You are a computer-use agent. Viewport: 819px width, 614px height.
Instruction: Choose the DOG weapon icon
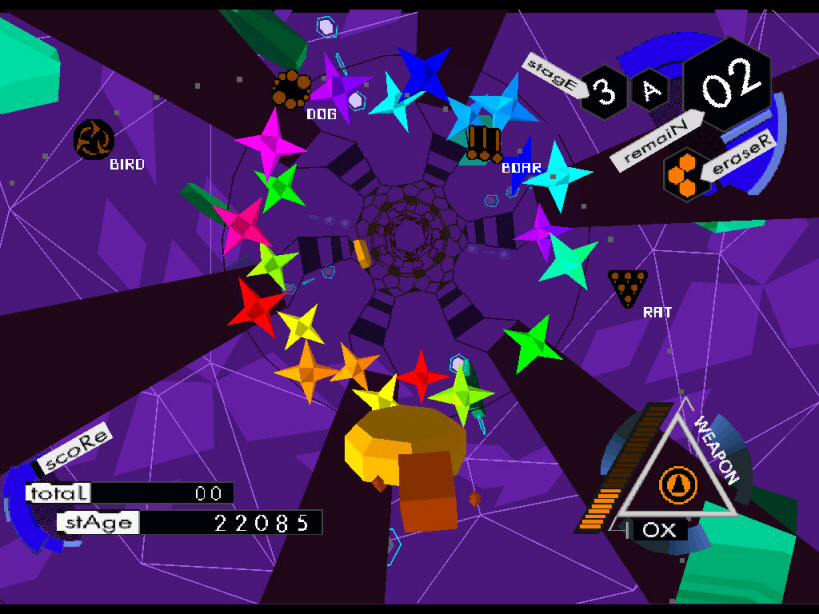(292, 89)
